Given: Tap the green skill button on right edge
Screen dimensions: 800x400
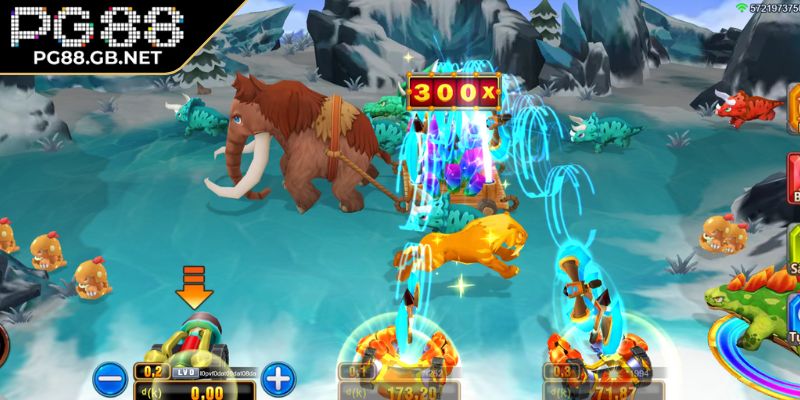Looking at the screenshot, I should [794, 248].
